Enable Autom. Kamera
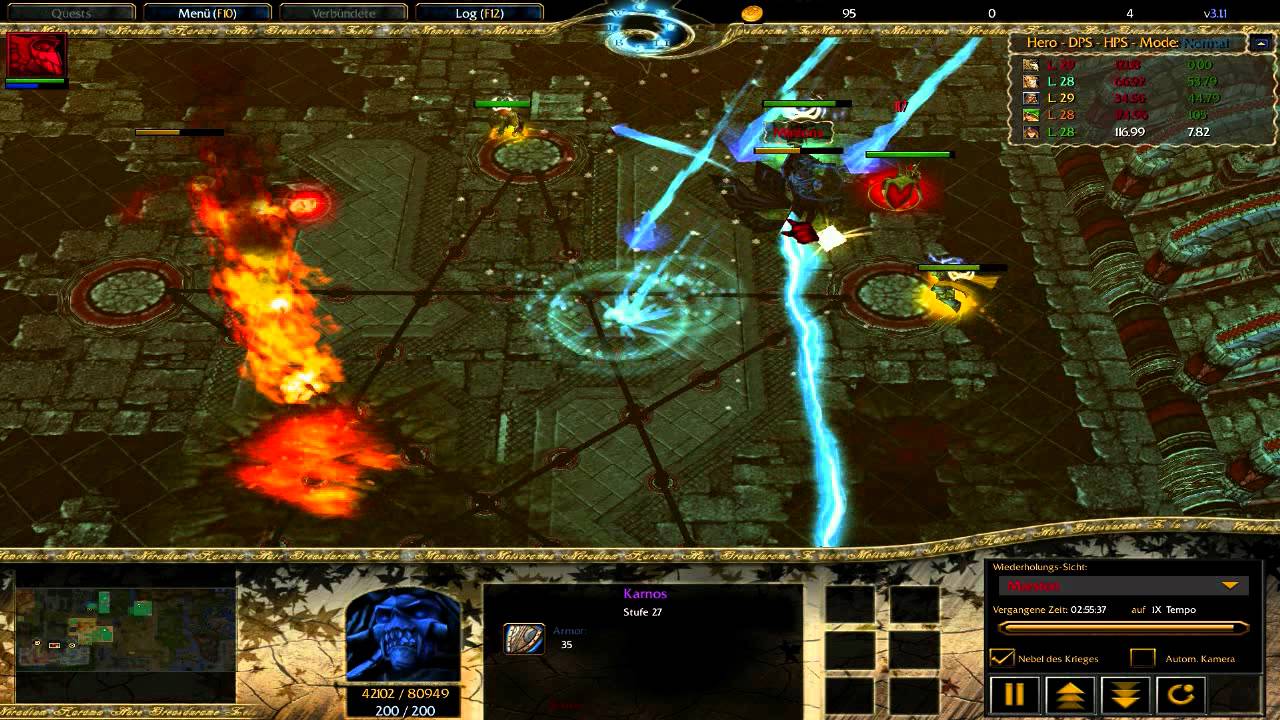This screenshot has height=720, width=1280. click(x=1141, y=659)
